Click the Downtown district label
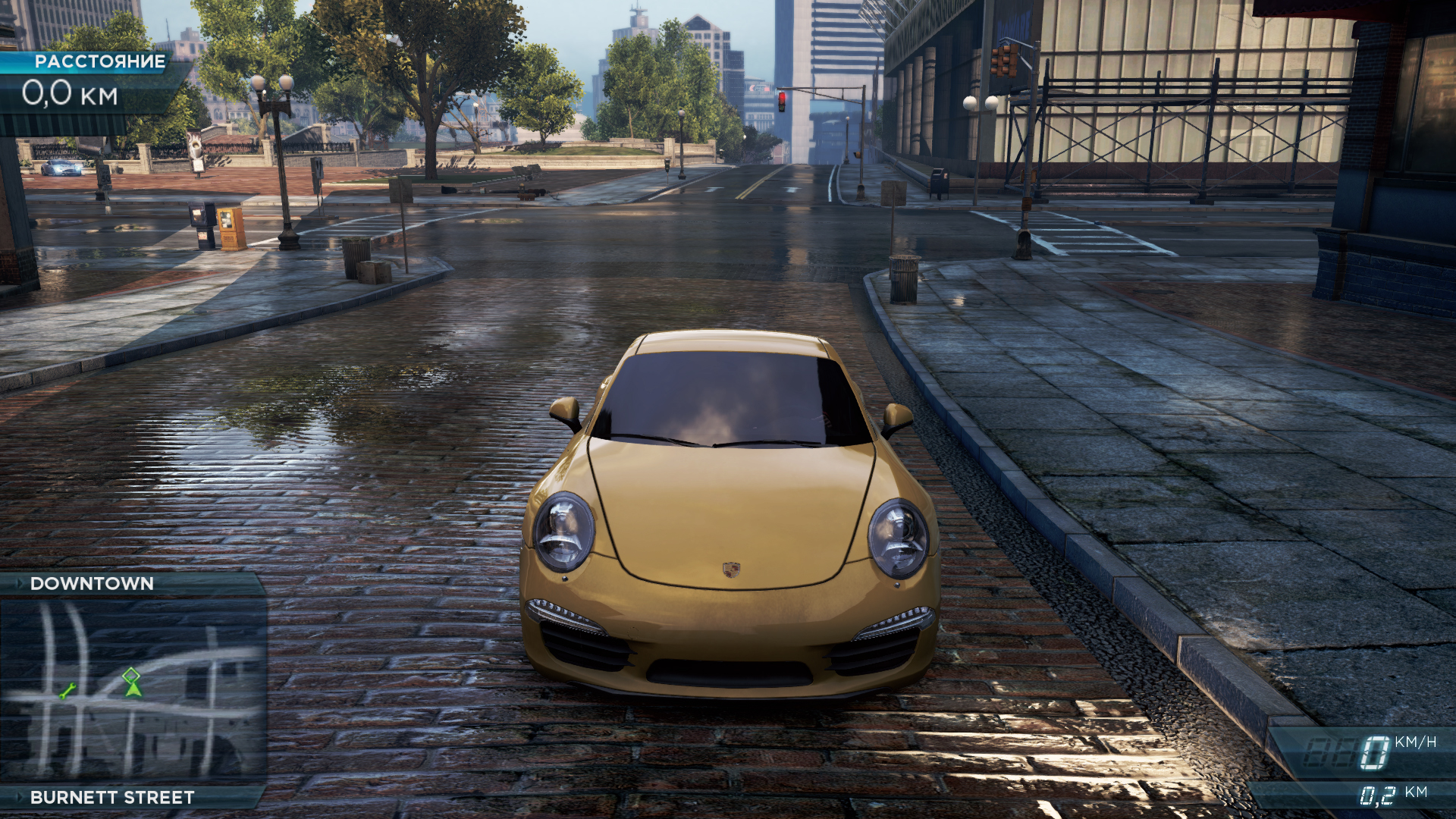The width and height of the screenshot is (1456, 819). 92,583
